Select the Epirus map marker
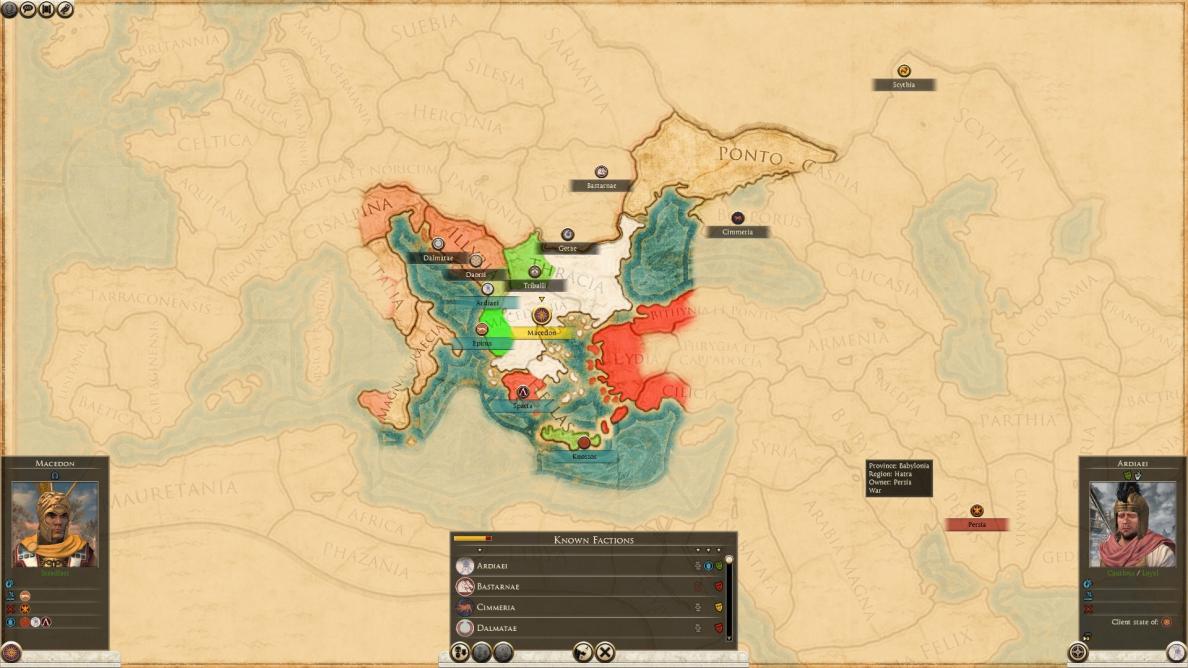Image resolution: width=1188 pixels, height=668 pixels. [482, 330]
